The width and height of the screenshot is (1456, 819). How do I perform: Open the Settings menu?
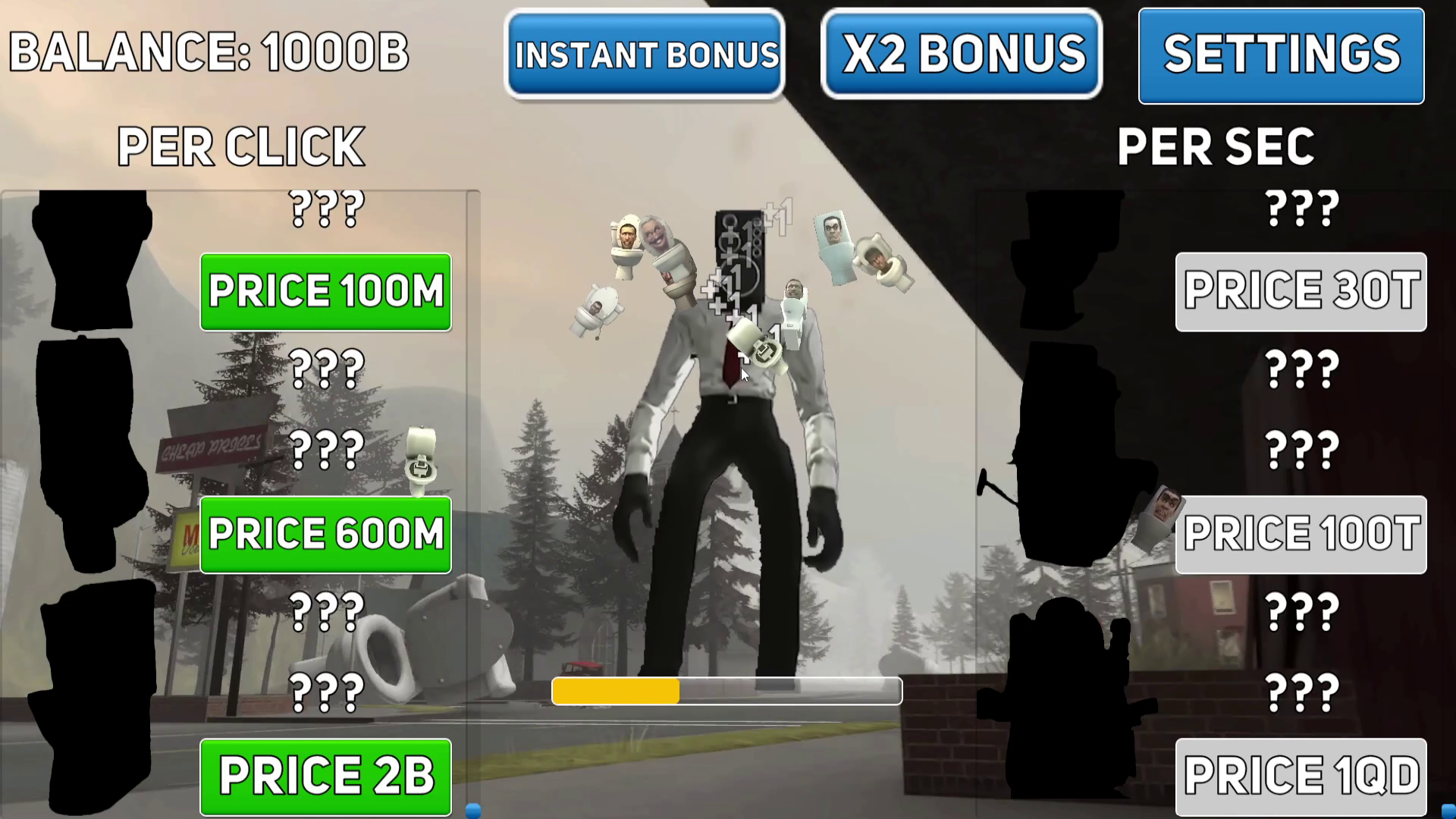pyautogui.click(x=1282, y=53)
